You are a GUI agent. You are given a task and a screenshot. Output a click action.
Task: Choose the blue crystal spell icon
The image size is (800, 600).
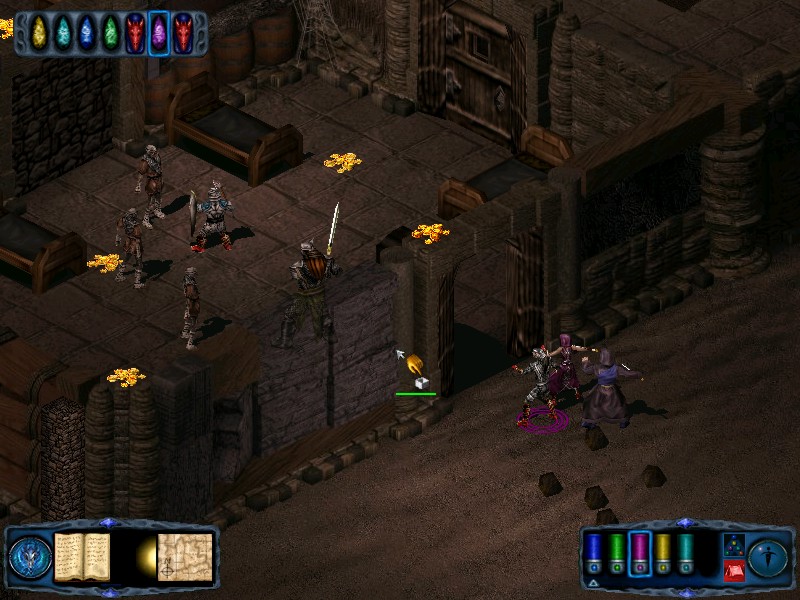pyautogui.click(x=87, y=32)
